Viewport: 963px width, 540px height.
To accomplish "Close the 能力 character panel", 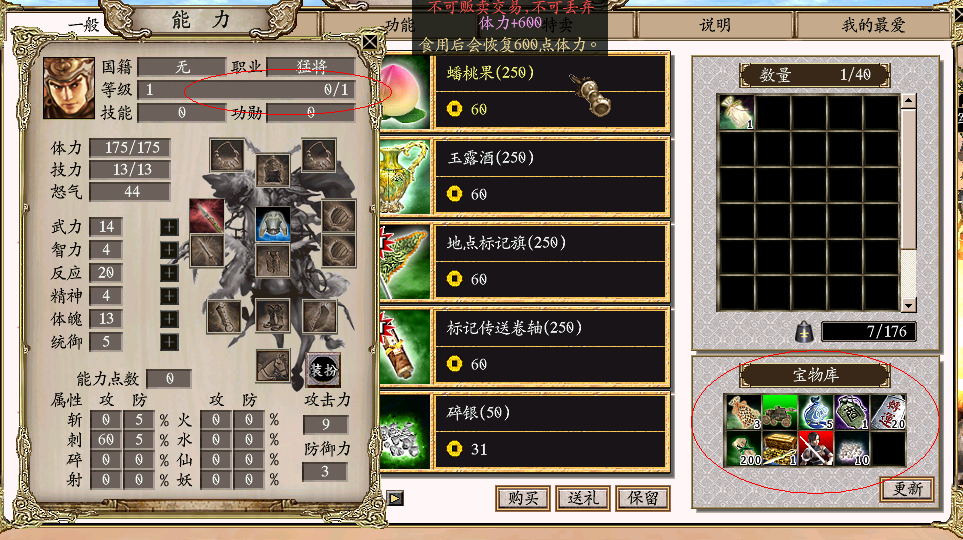I will (x=370, y=41).
